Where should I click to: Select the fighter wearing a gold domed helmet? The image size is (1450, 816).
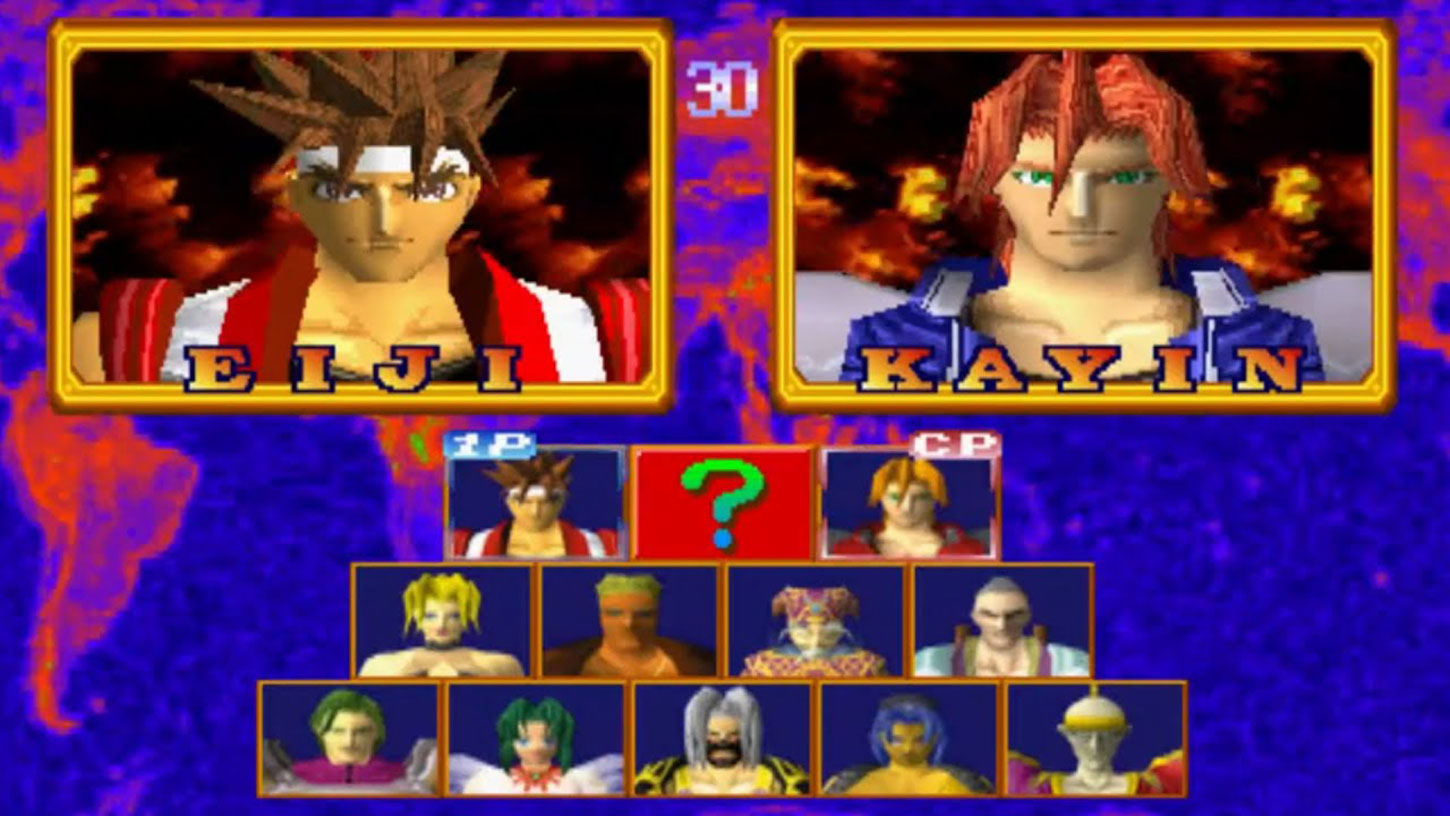point(1096,739)
